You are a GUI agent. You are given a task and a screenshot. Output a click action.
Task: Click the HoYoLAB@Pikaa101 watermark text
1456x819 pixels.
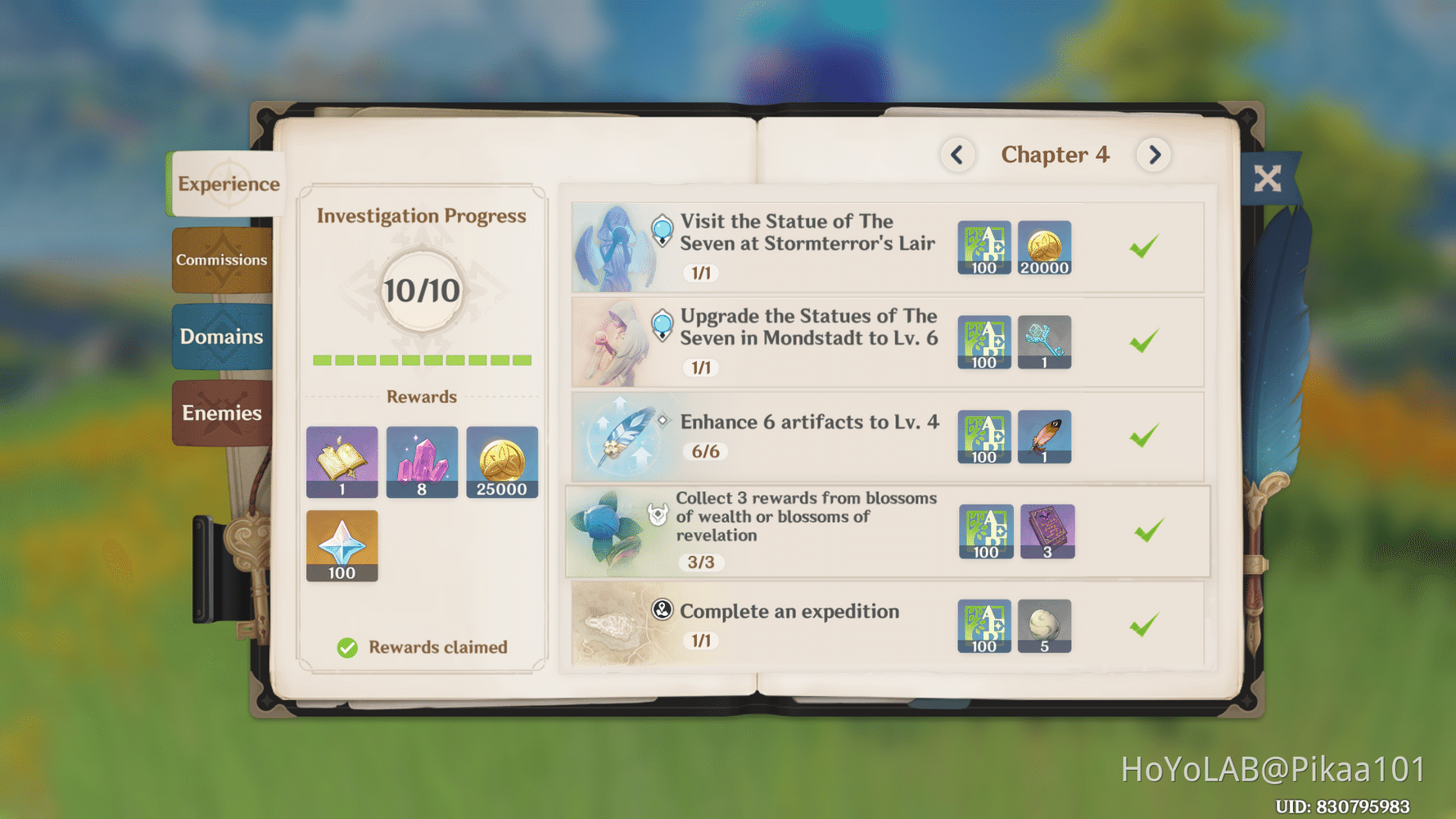coord(1274,770)
